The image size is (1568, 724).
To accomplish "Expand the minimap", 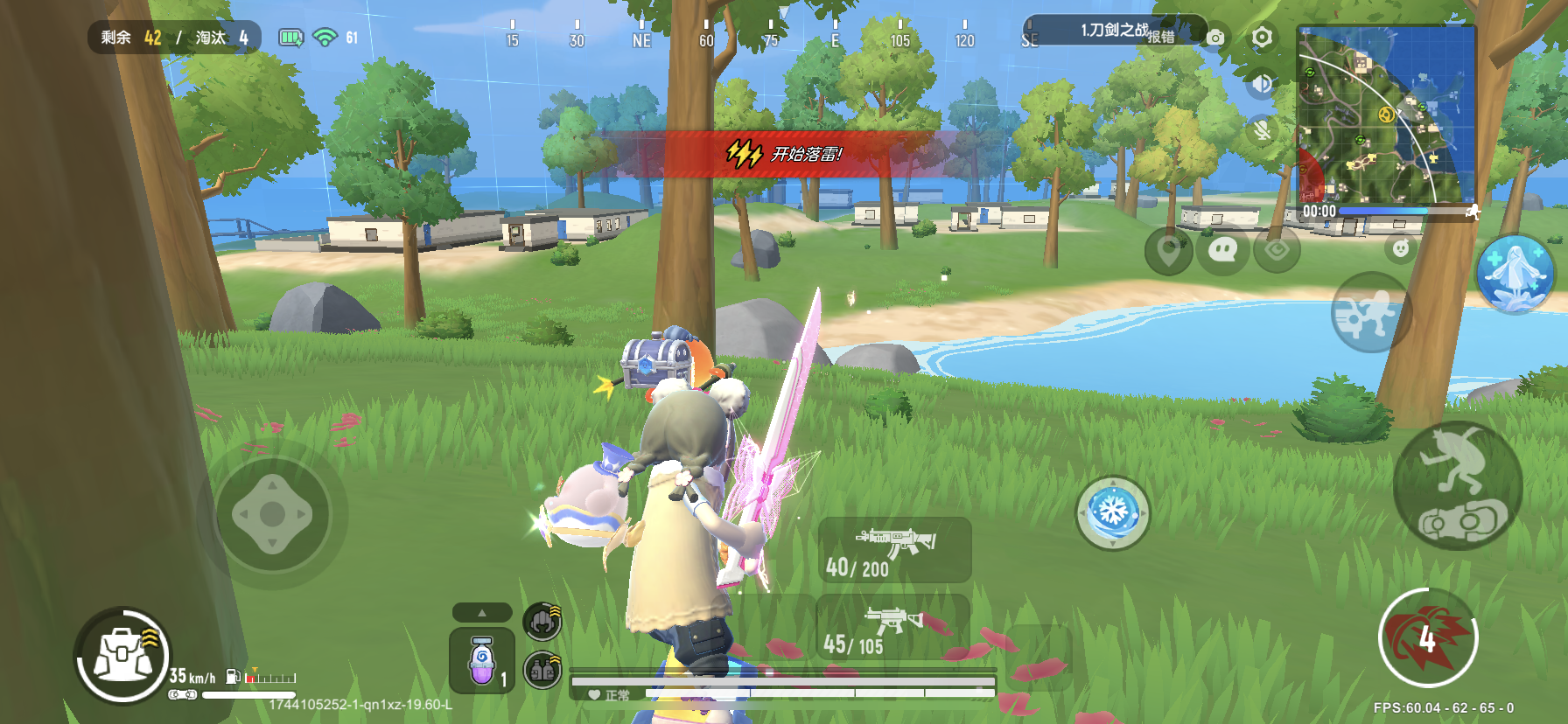I will 1386,115.
